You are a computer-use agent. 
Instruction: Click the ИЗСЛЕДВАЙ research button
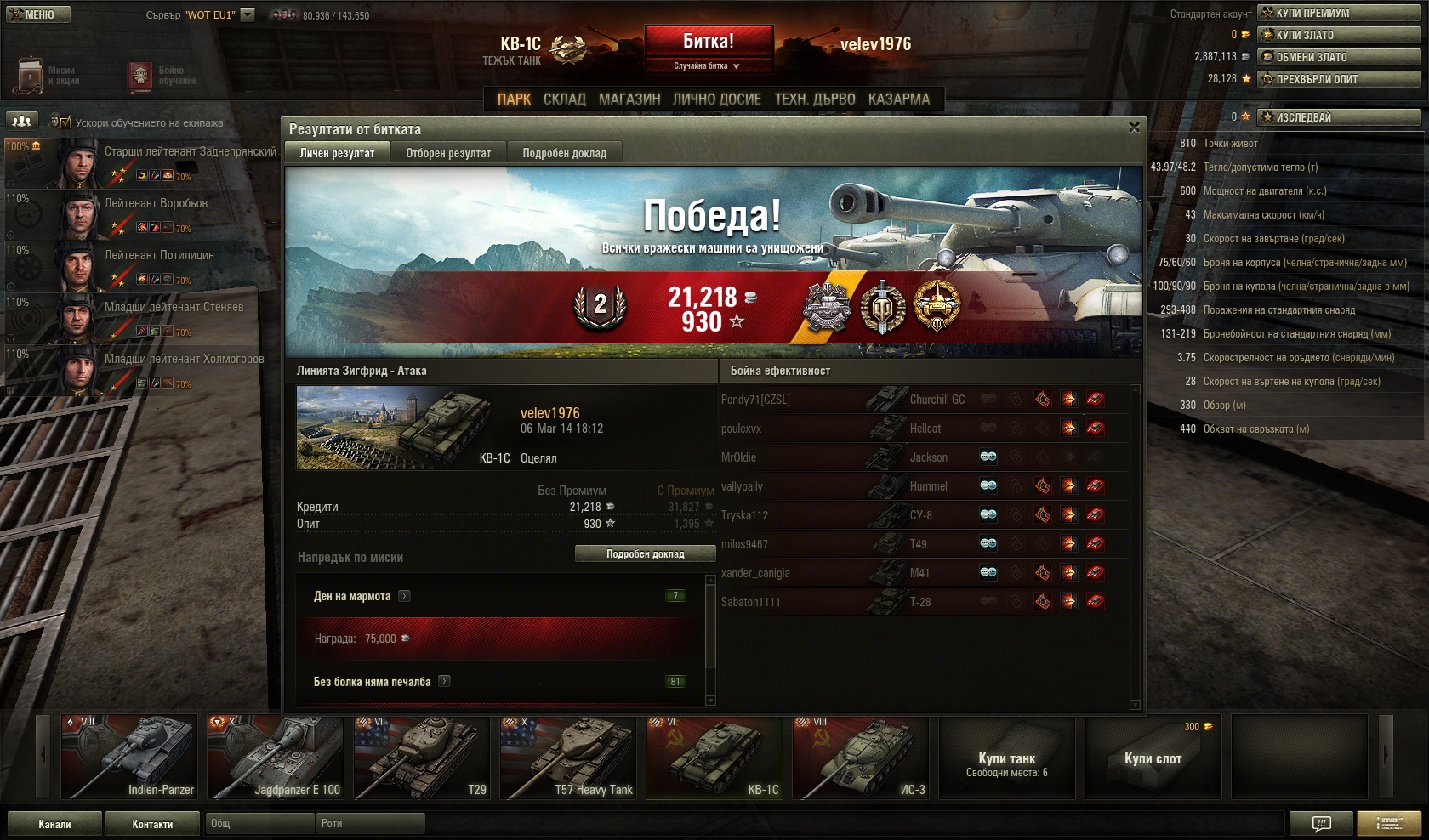(1340, 117)
